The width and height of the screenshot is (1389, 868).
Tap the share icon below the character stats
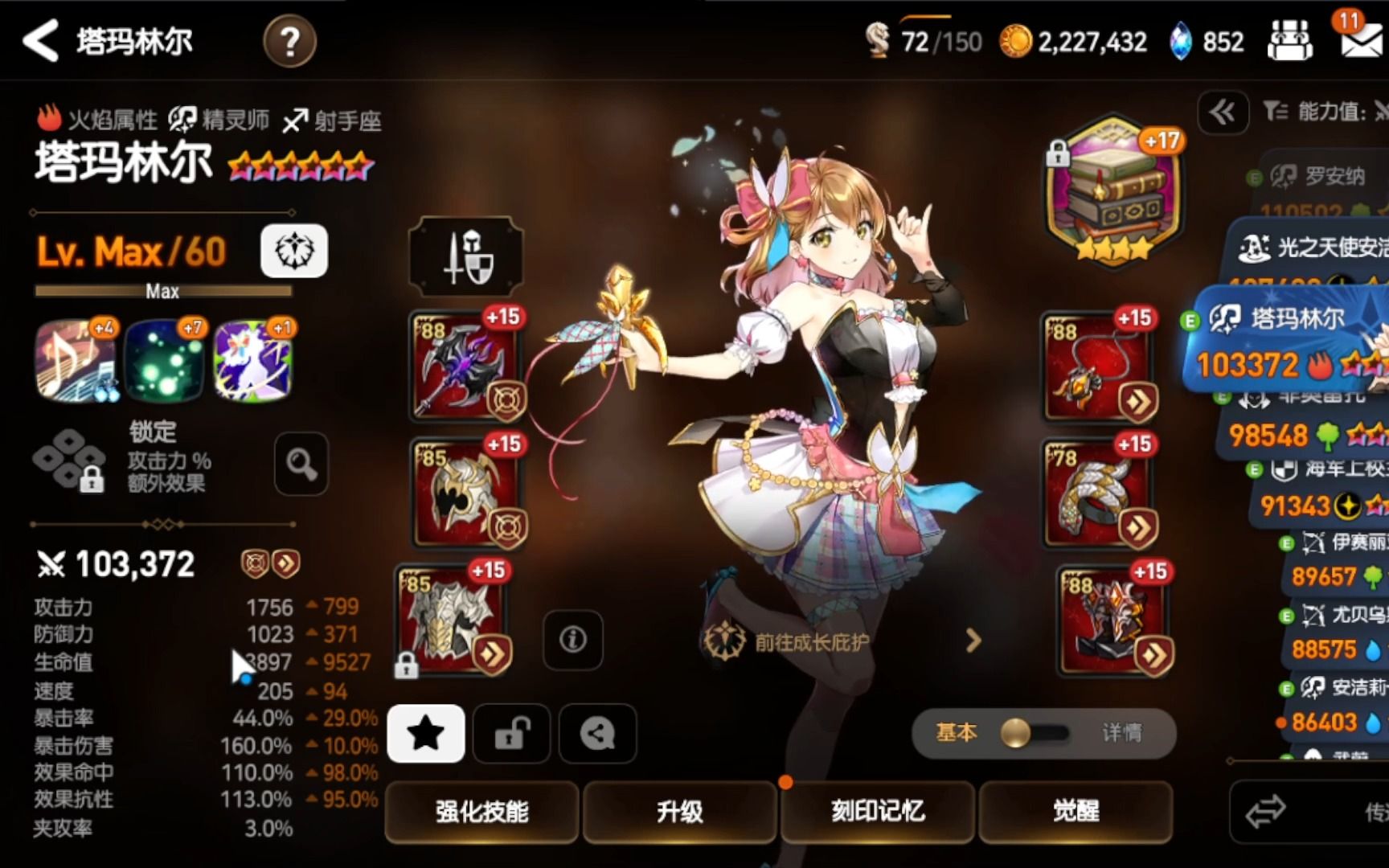(596, 733)
